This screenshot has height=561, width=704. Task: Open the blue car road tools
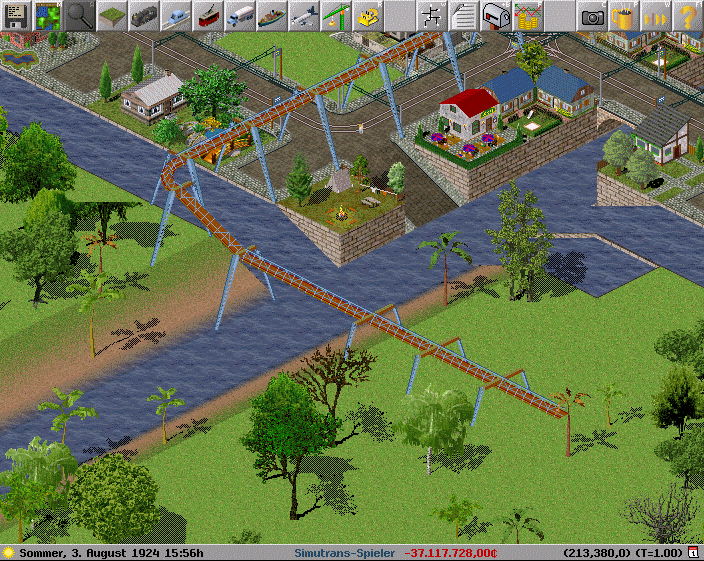pyautogui.click(x=176, y=15)
